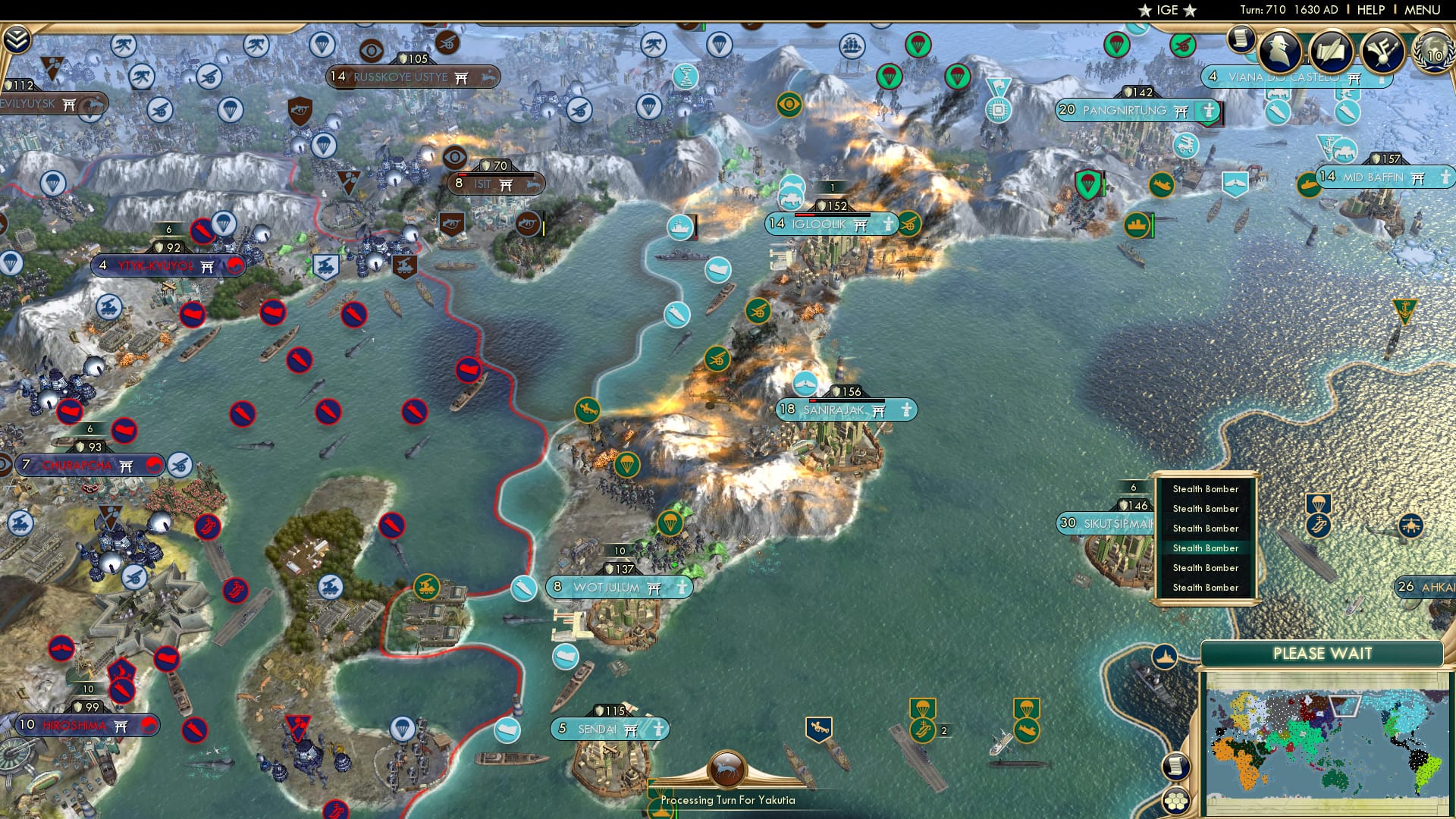This screenshot has width=1456, height=819.
Task: Click the fox unit flag at bottom center
Action: (727, 768)
